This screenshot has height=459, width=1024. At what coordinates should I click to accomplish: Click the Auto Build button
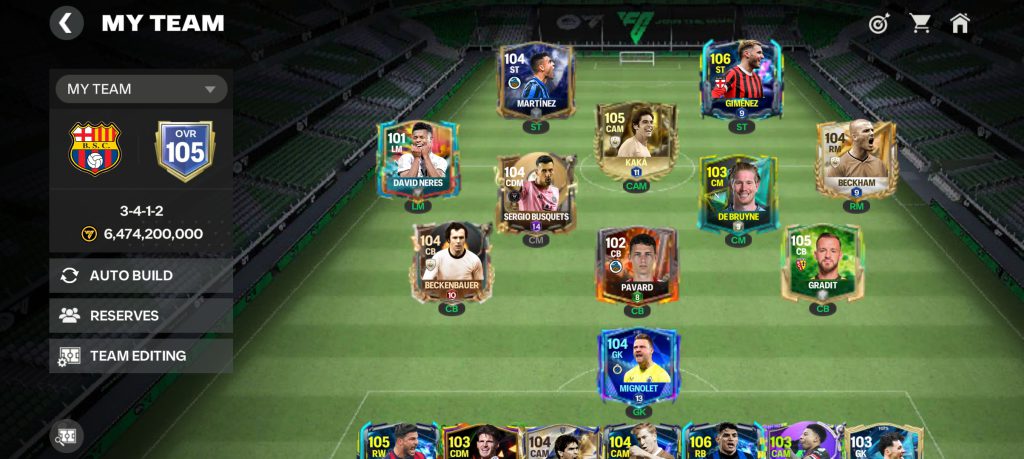click(141, 275)
